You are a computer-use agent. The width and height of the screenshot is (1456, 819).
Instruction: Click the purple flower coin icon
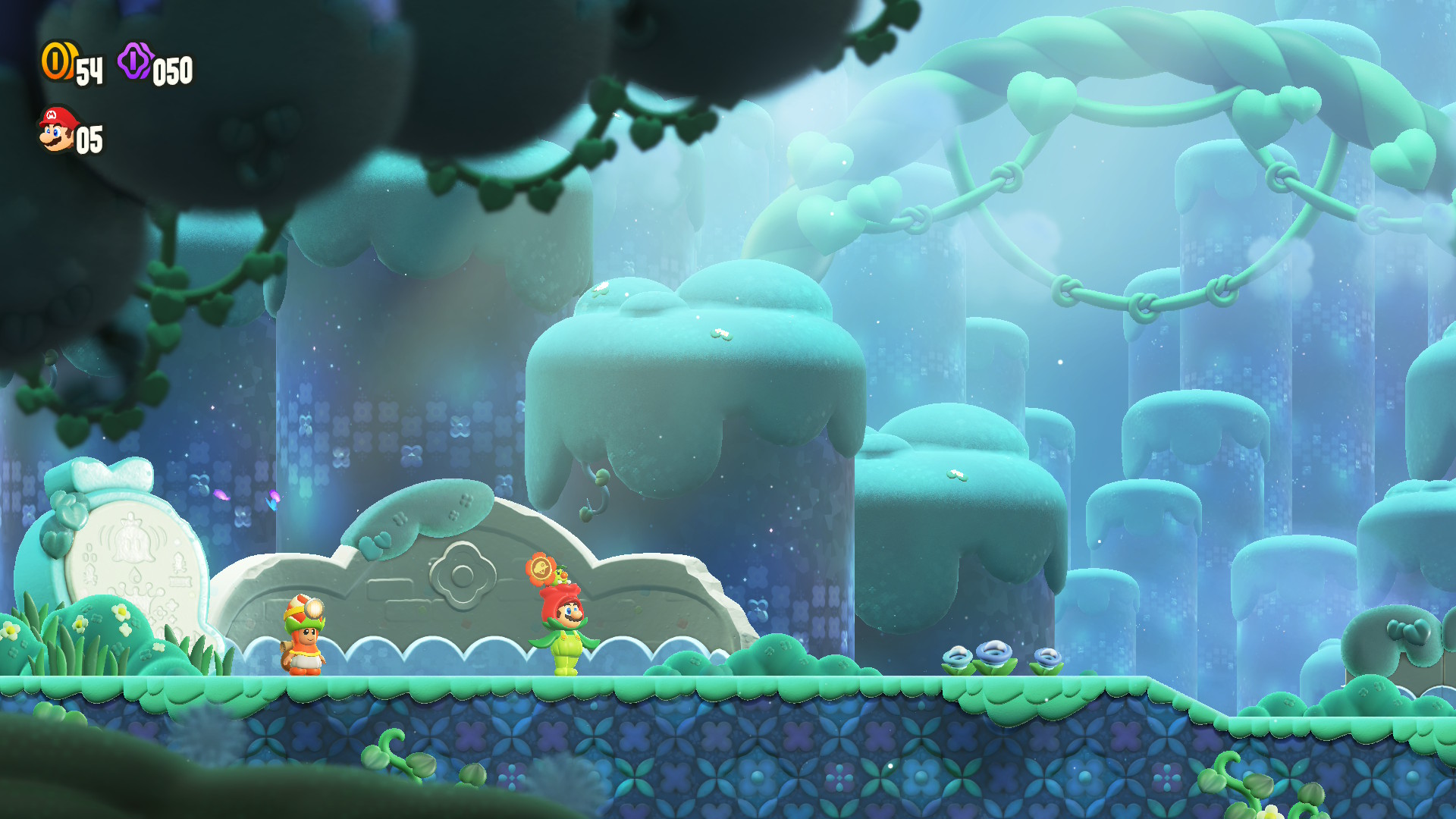coord(135,64)
